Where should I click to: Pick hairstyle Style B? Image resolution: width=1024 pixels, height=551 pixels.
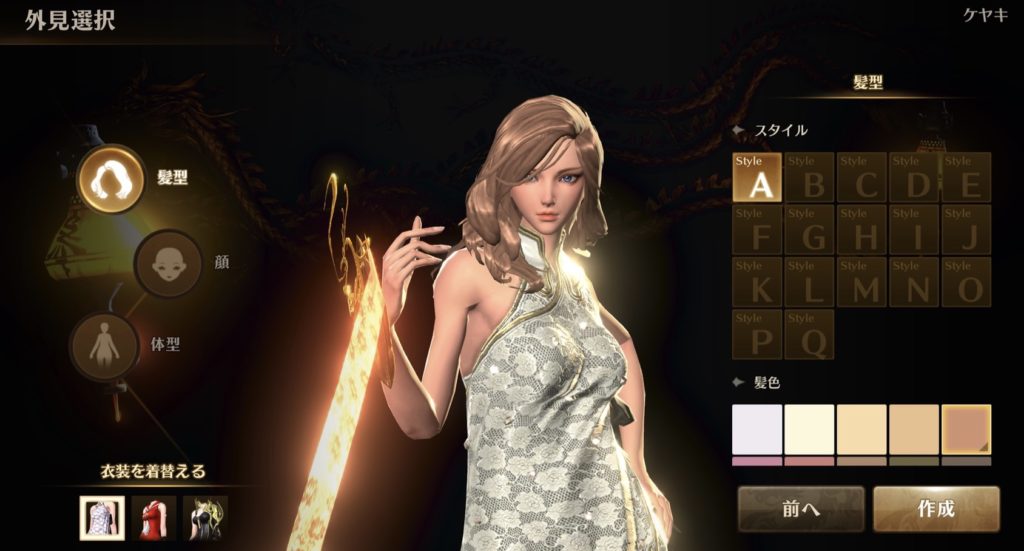[x=809, y=177]
